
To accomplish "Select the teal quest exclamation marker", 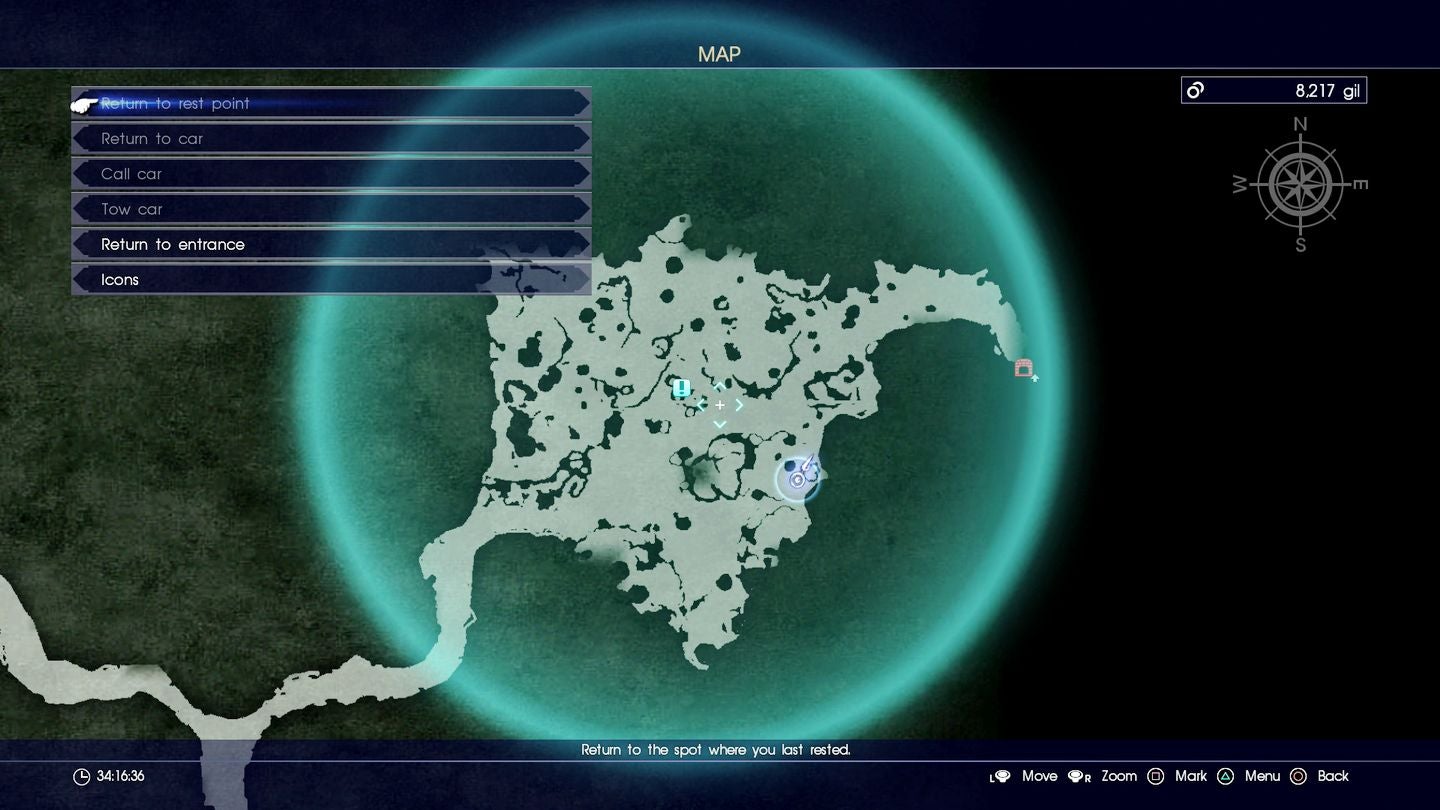I will point(681,388).
